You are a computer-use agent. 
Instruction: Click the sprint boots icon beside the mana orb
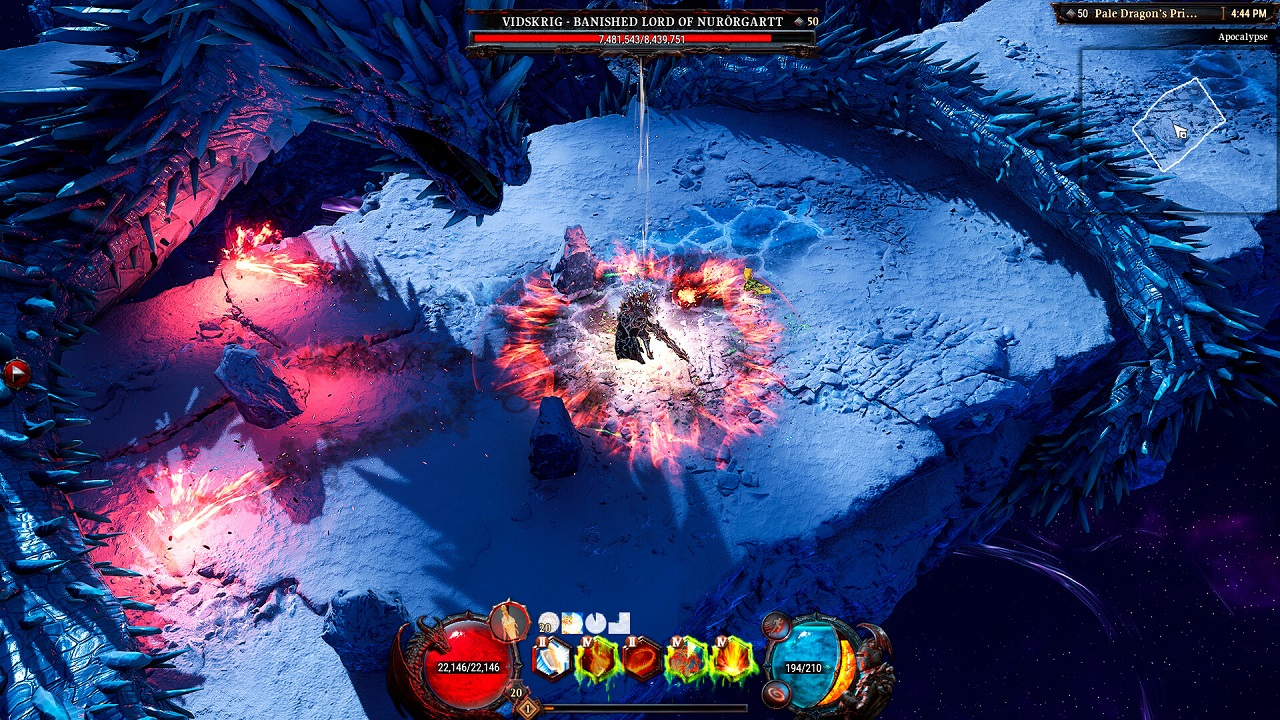(x=776, y=626)
